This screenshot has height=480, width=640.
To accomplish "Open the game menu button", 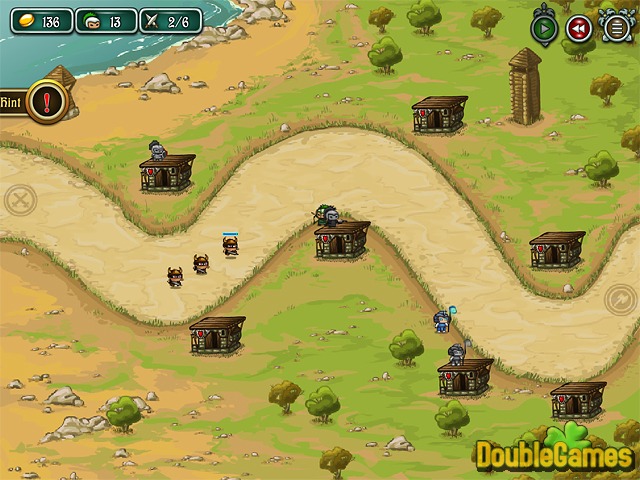I will [614, 28].
